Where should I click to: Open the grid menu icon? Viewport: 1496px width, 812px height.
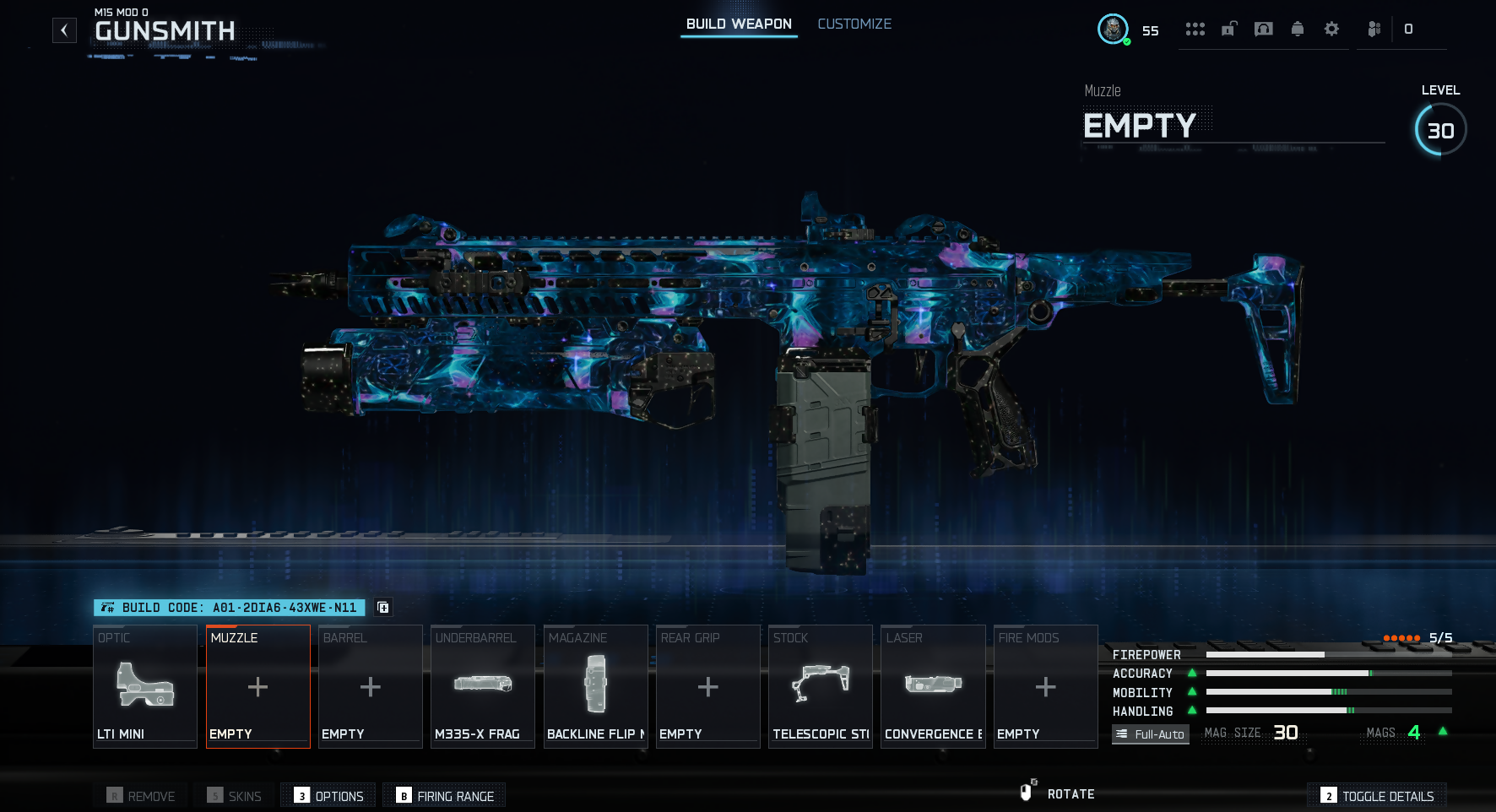1195,30
